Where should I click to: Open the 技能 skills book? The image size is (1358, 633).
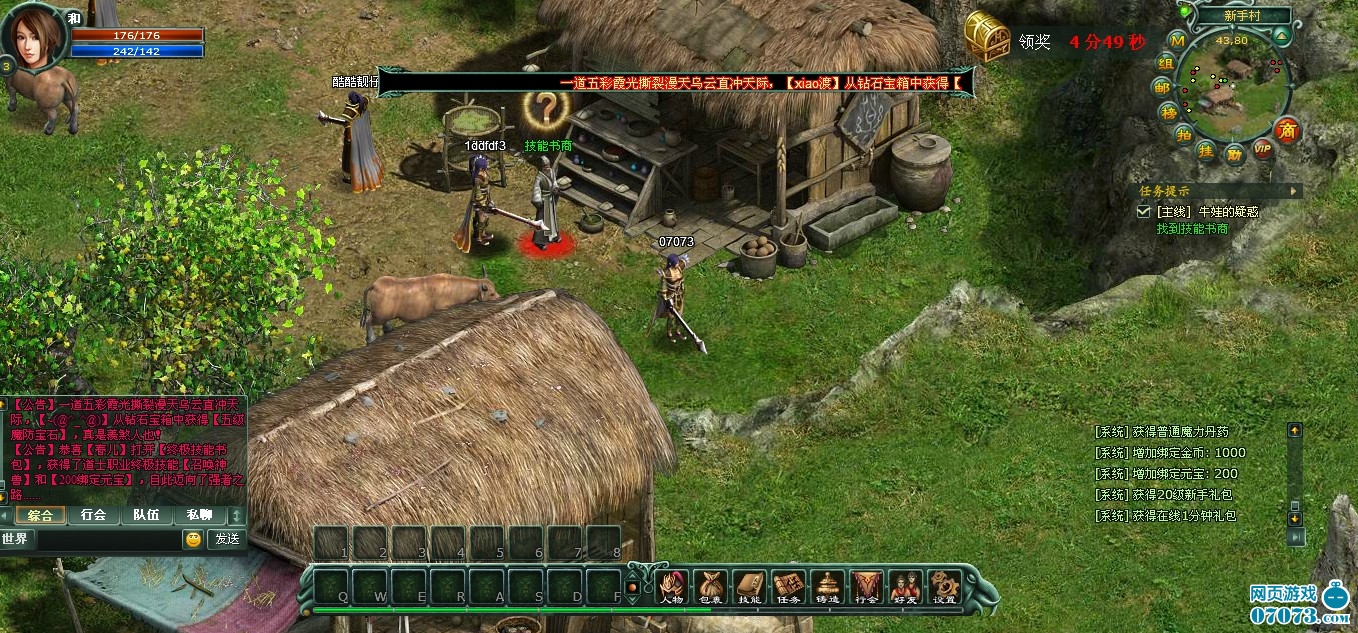[749, 585]
